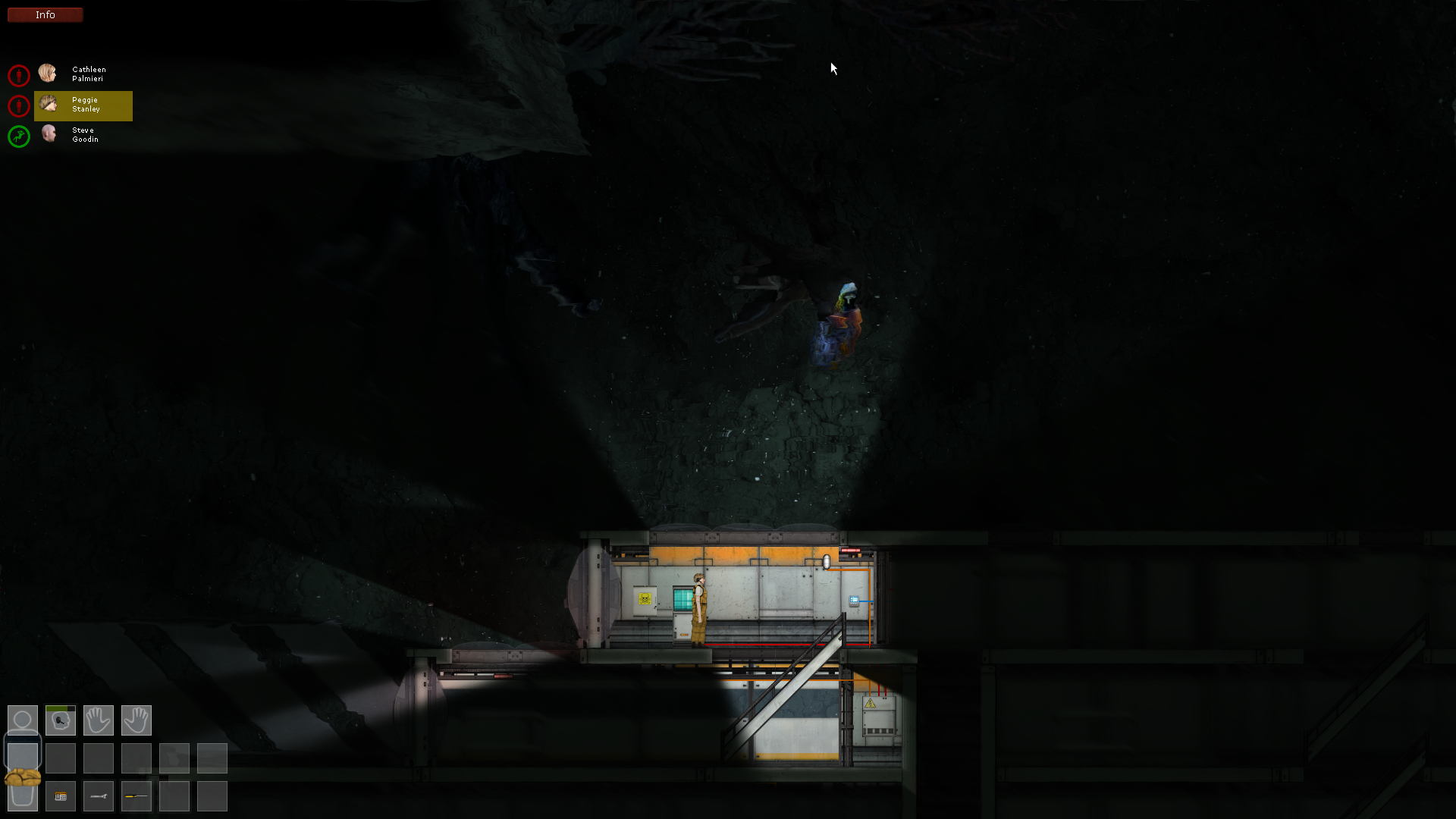Select the headset equipment slot
The height and width of the screenshot is (819, 1456).
[x=61, y=720]
